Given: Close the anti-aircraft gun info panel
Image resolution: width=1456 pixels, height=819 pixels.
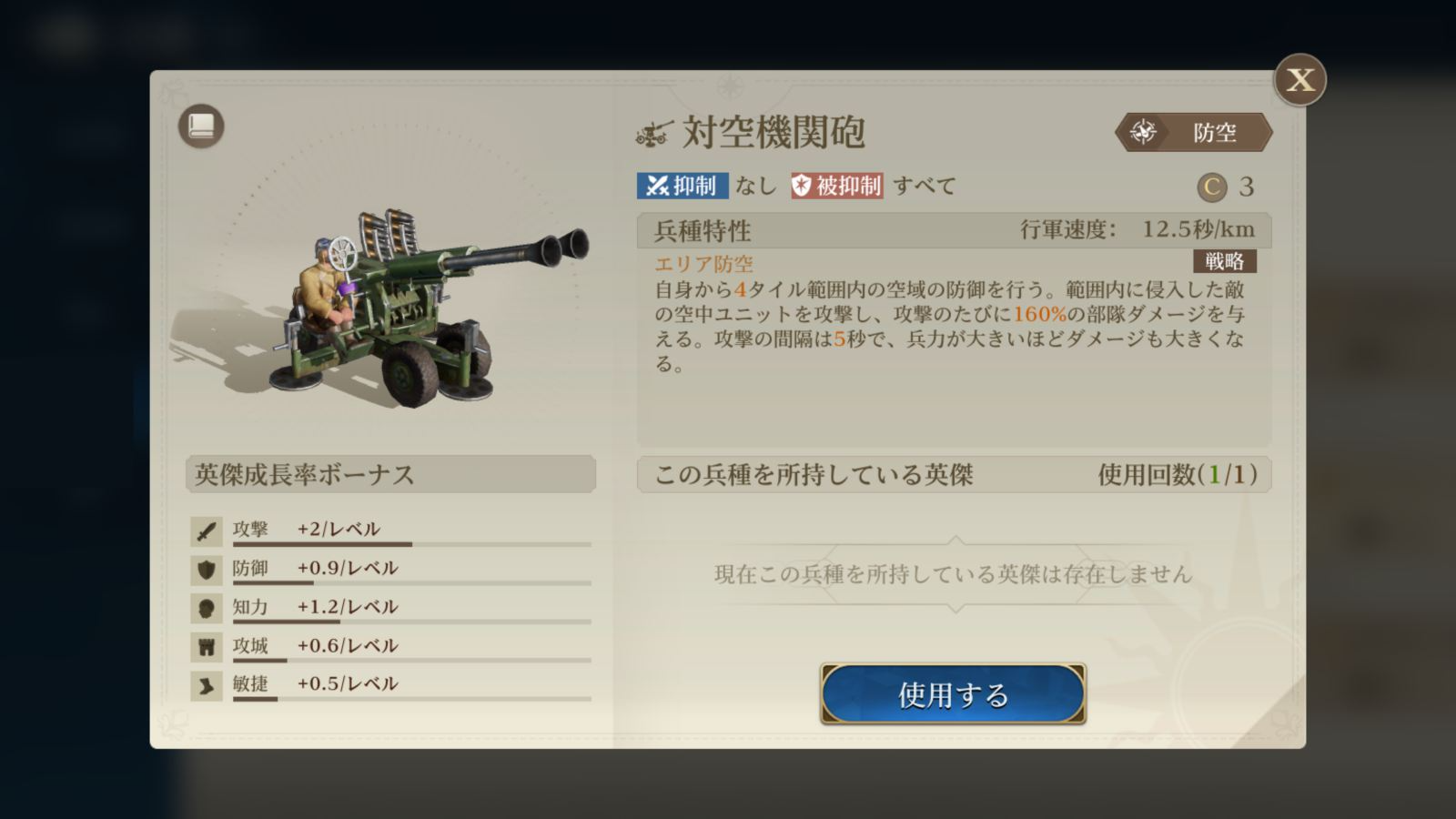Looking at the screenshot, I should pos(1299,80).
